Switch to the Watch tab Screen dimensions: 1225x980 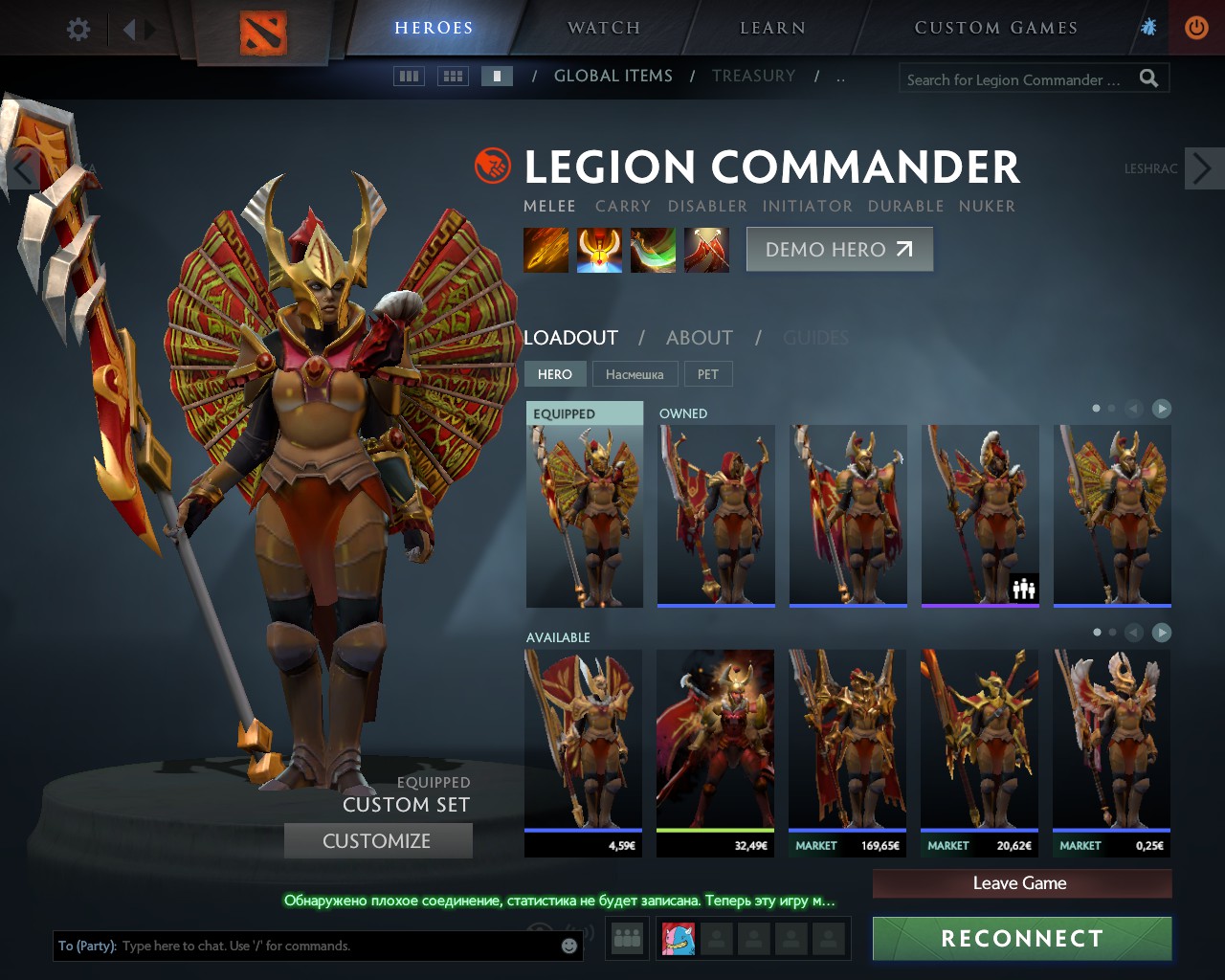[604, 28]
